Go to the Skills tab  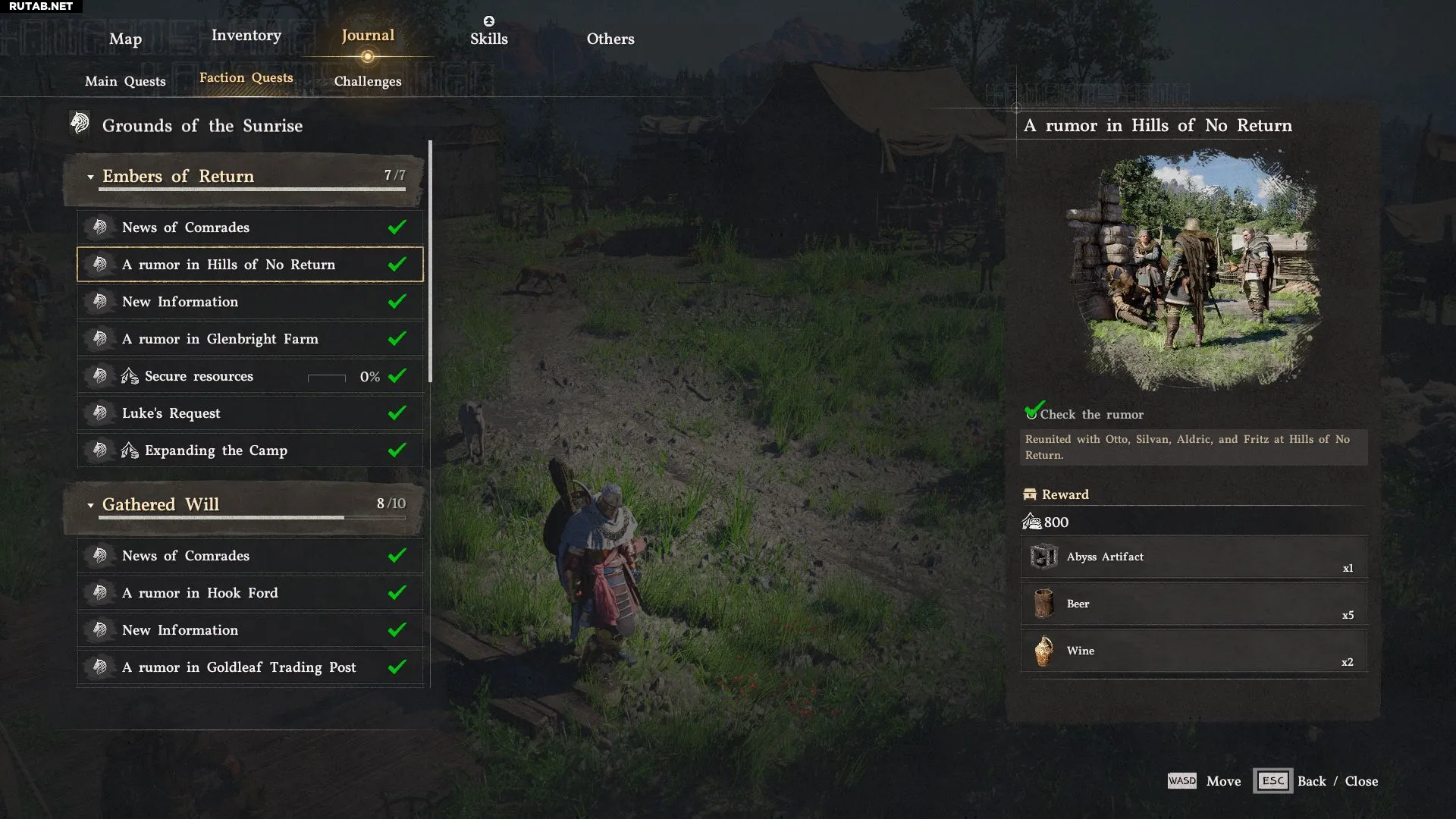coord(488,38)
